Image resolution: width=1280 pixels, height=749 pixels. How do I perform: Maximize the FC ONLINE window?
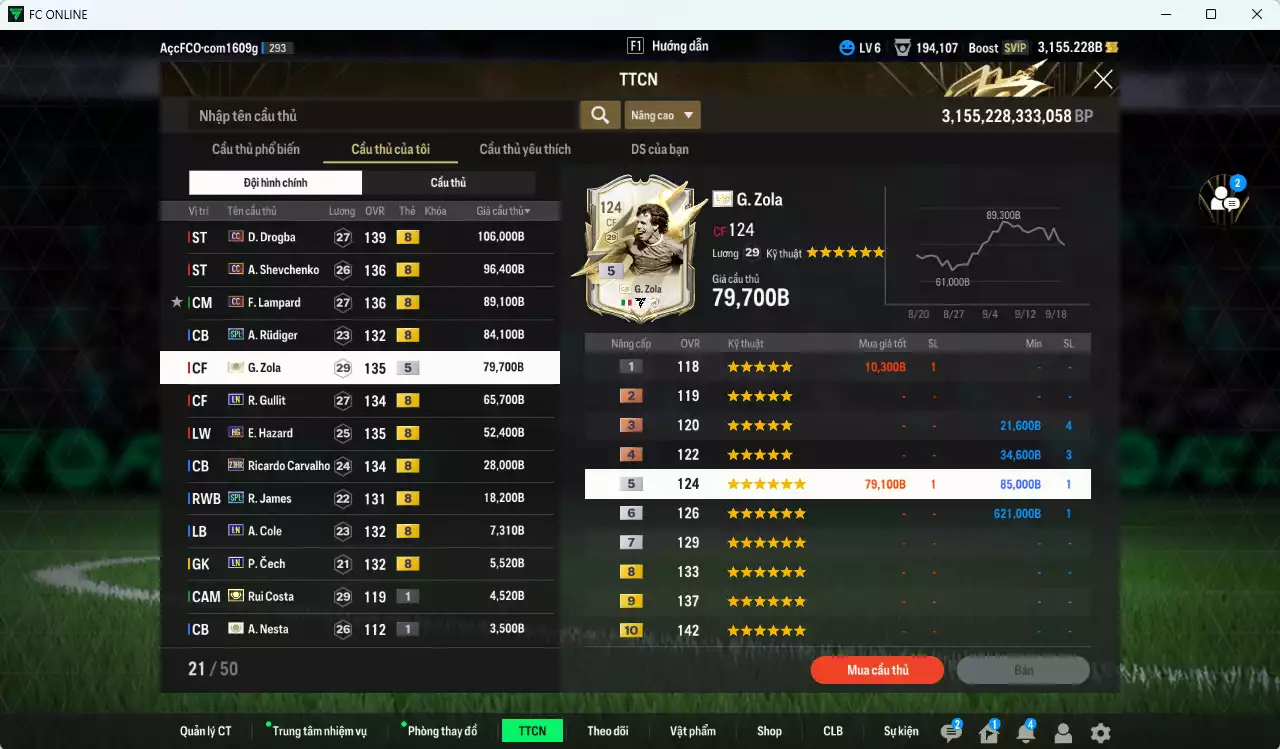1211,14
